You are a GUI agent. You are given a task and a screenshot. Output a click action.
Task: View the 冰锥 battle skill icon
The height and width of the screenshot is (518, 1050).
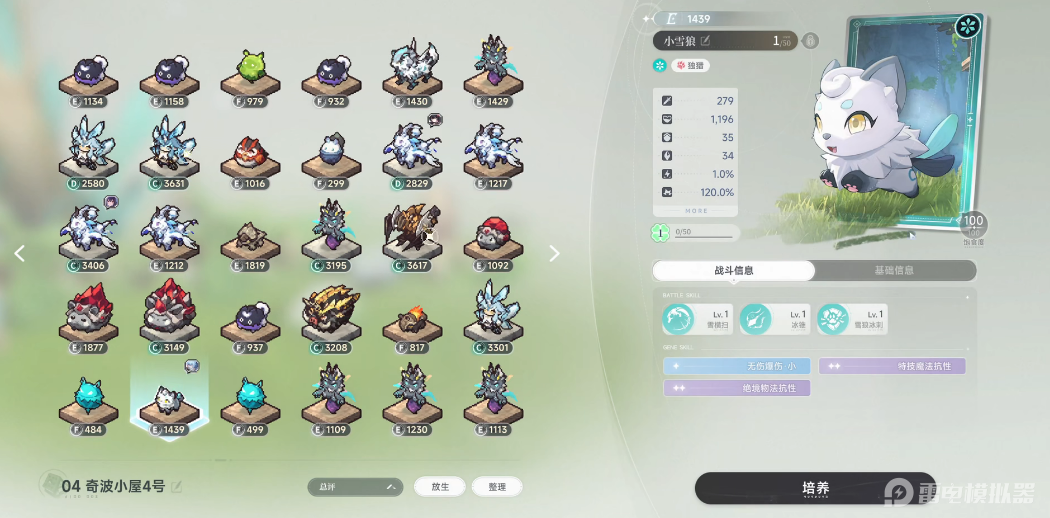coord(757,319)
